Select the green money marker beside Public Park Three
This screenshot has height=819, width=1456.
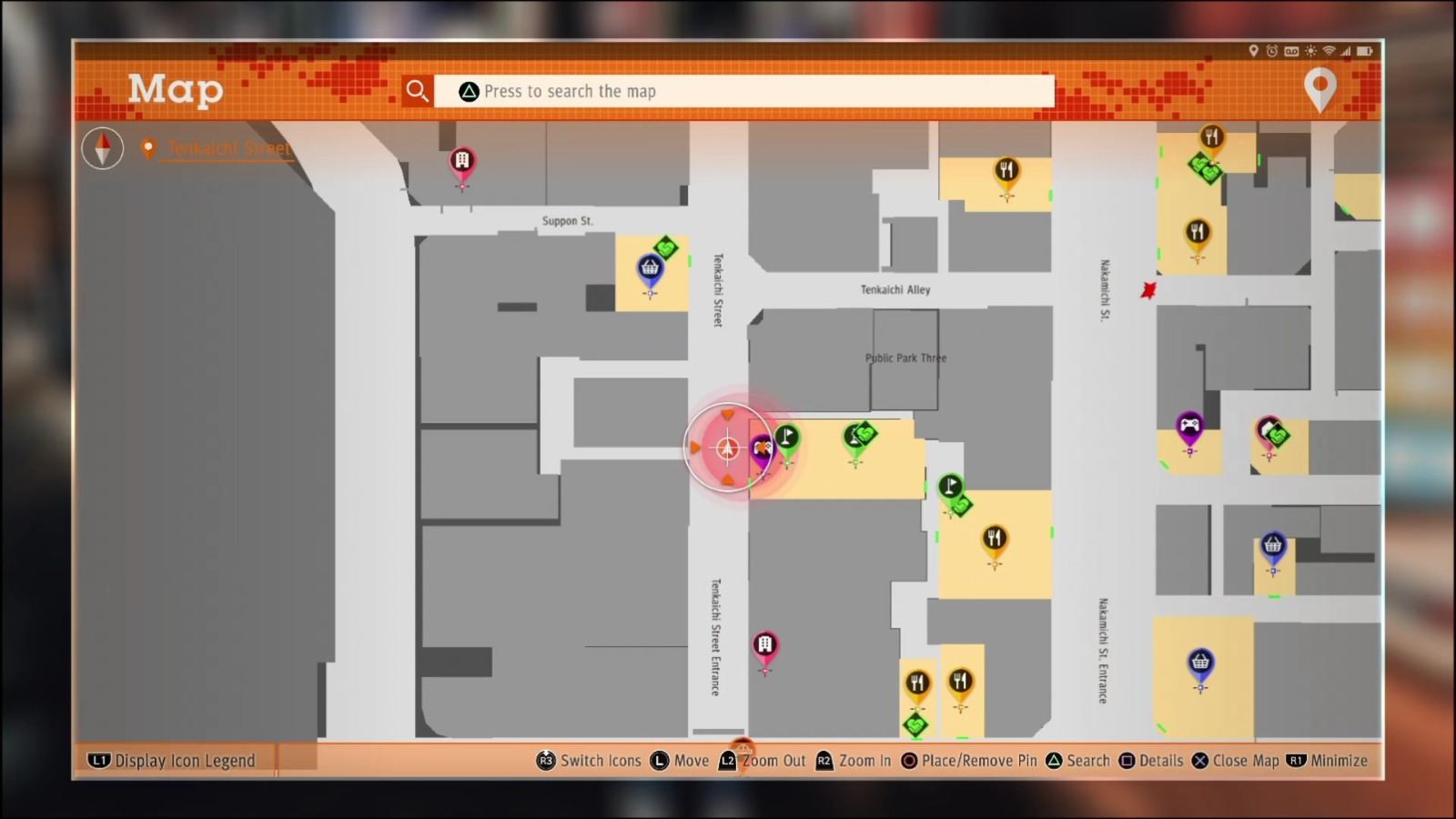pyautogui.click(x=859, y=437)
